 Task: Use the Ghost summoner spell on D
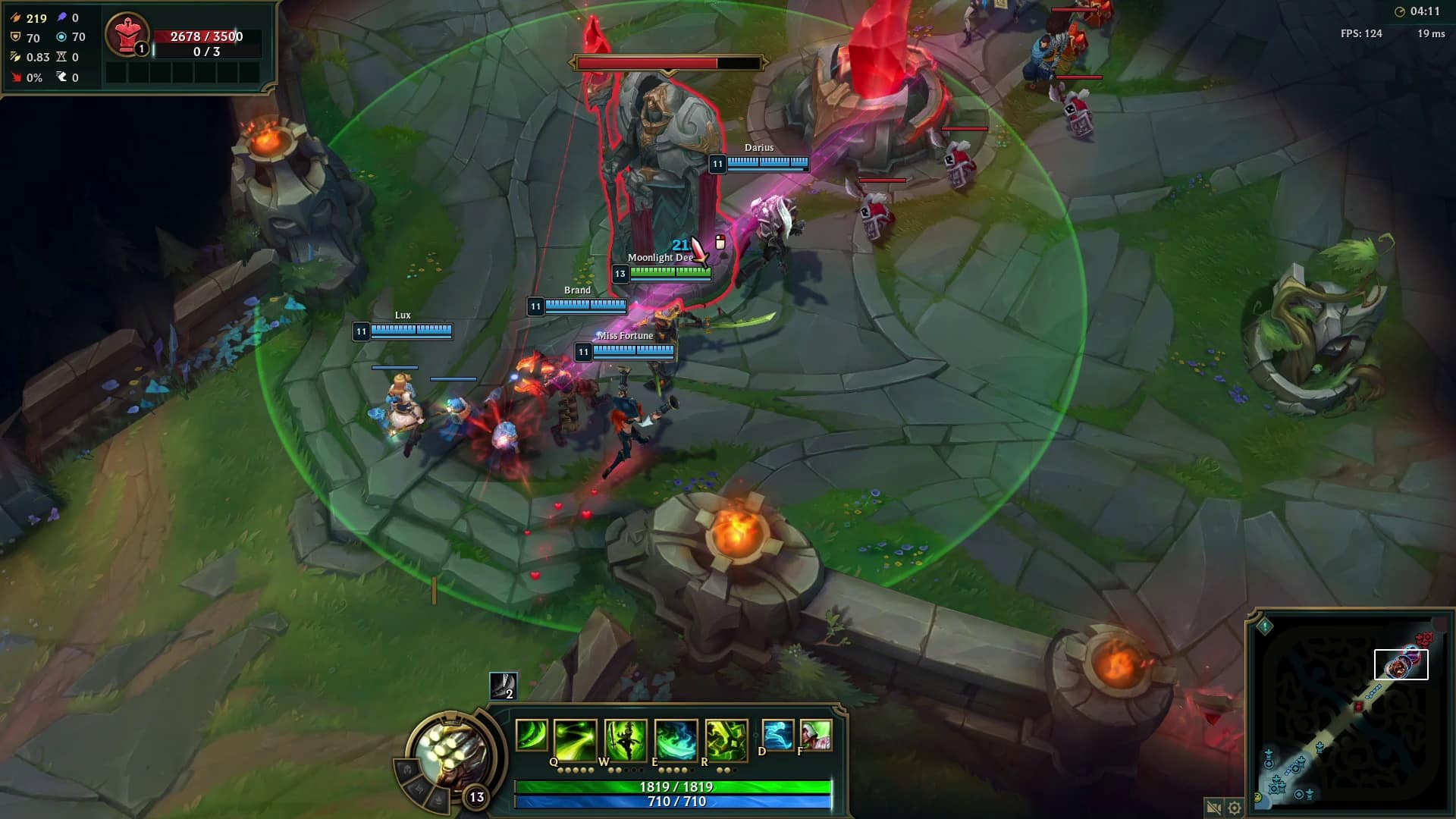click(x=778, y=735)
